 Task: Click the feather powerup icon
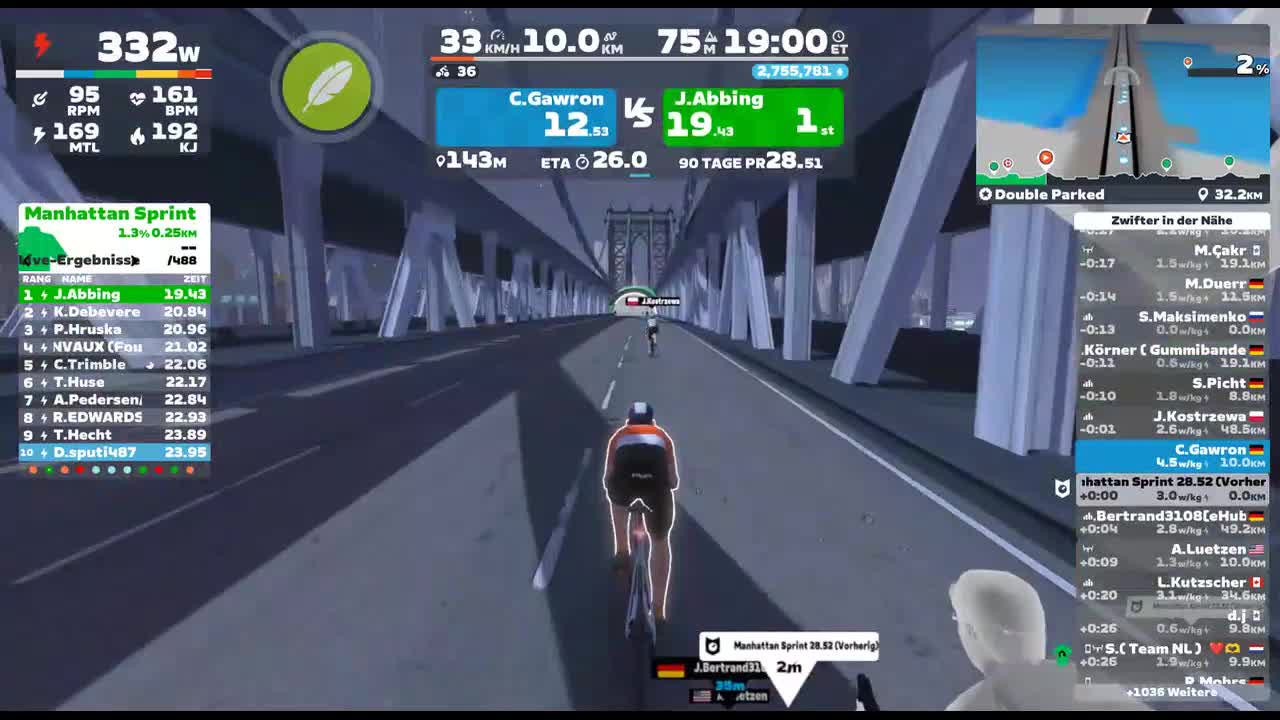326,88
